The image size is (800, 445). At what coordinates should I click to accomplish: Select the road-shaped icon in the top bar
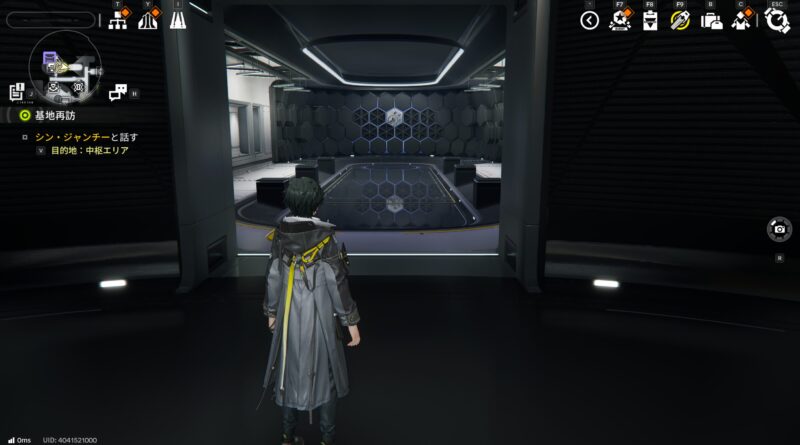click(178, 20)
